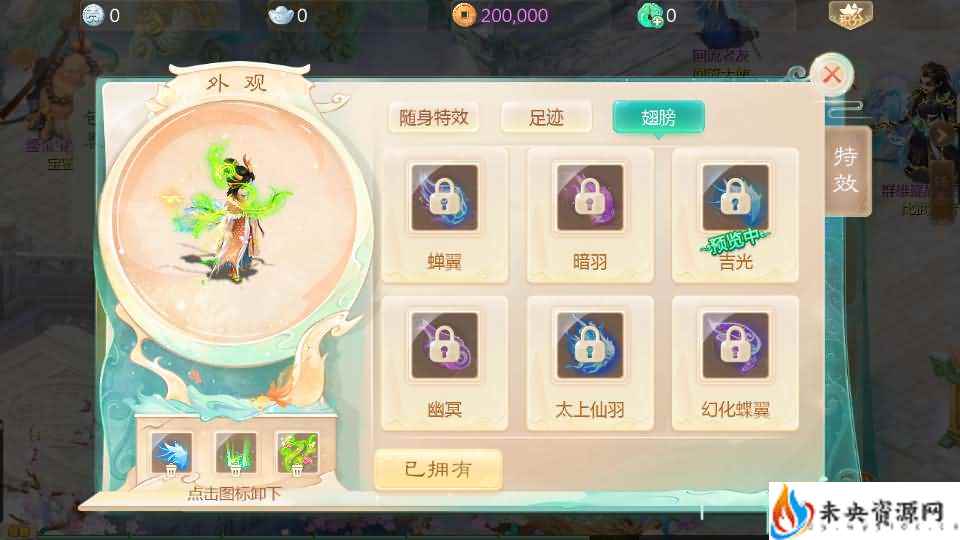960x540 pixels.
Task: Switch to the 随身特效 tab
Action: pyautogui.click(x=433, y=117)
